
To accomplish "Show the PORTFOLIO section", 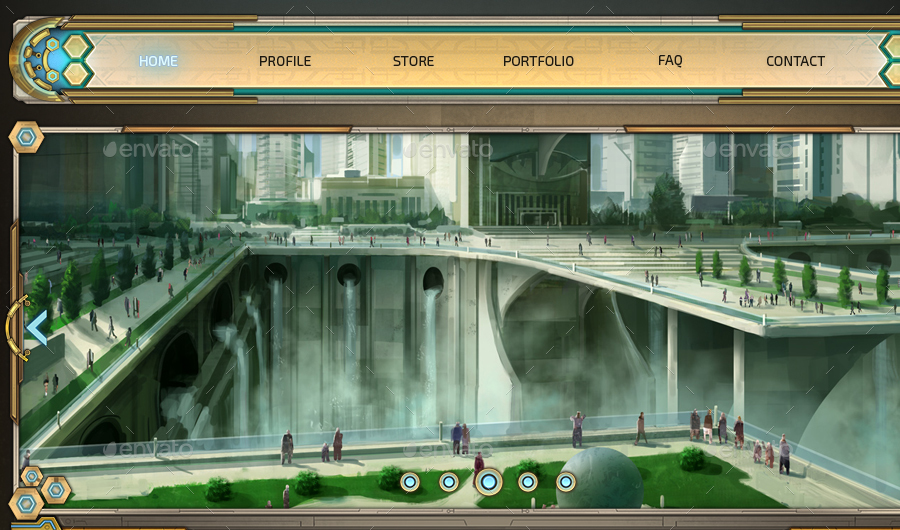I will [538, 61].
